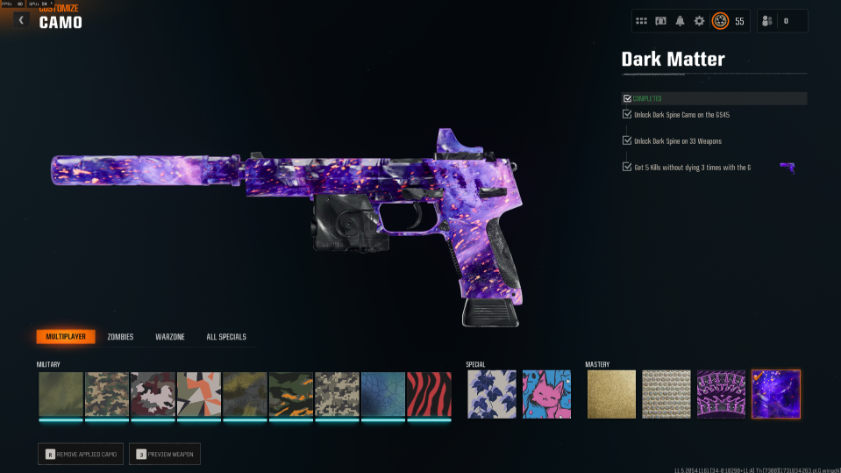Choose the purple Dark Spine mastery camo
The width and height of the screenshot is (841, 473).
coord(721,394)
